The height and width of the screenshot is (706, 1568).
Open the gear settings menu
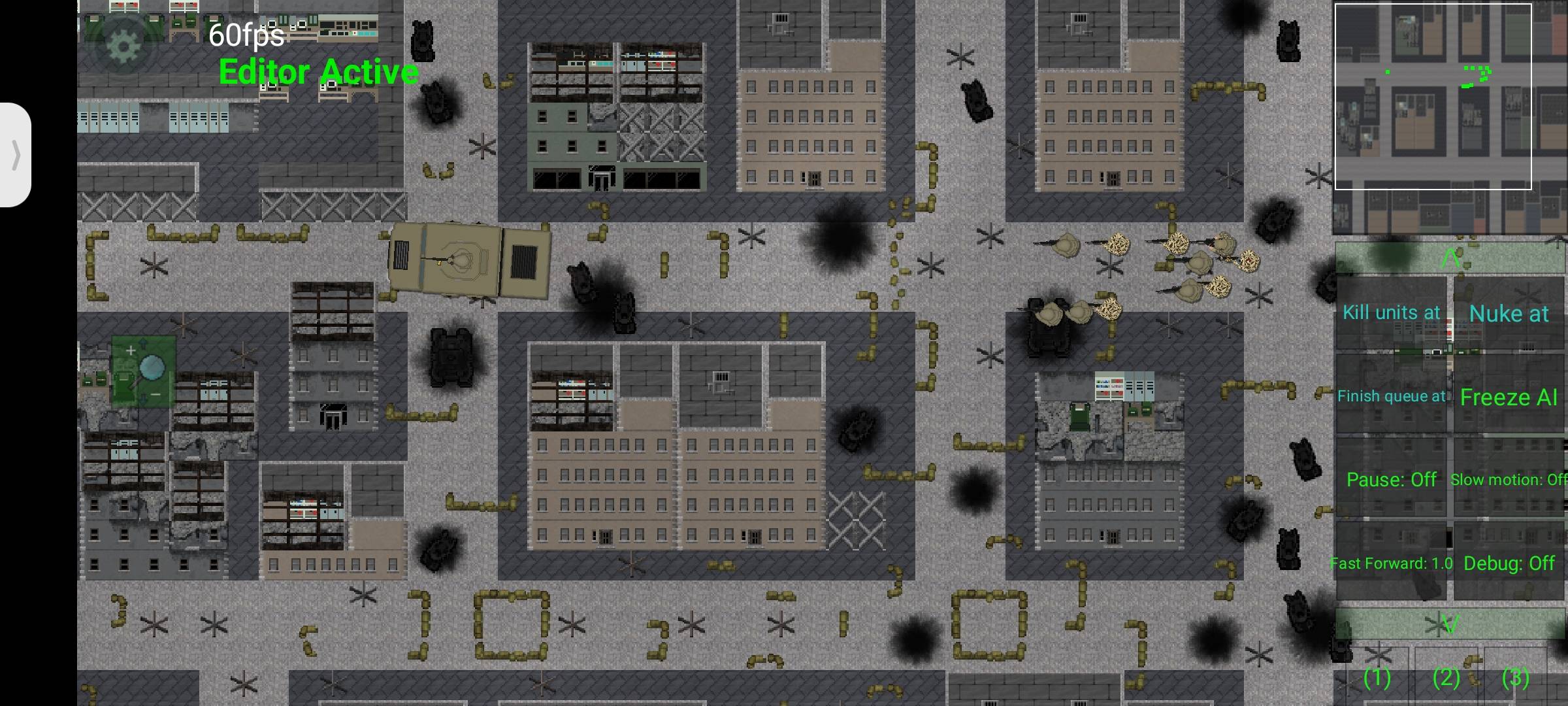pos(123,44)
